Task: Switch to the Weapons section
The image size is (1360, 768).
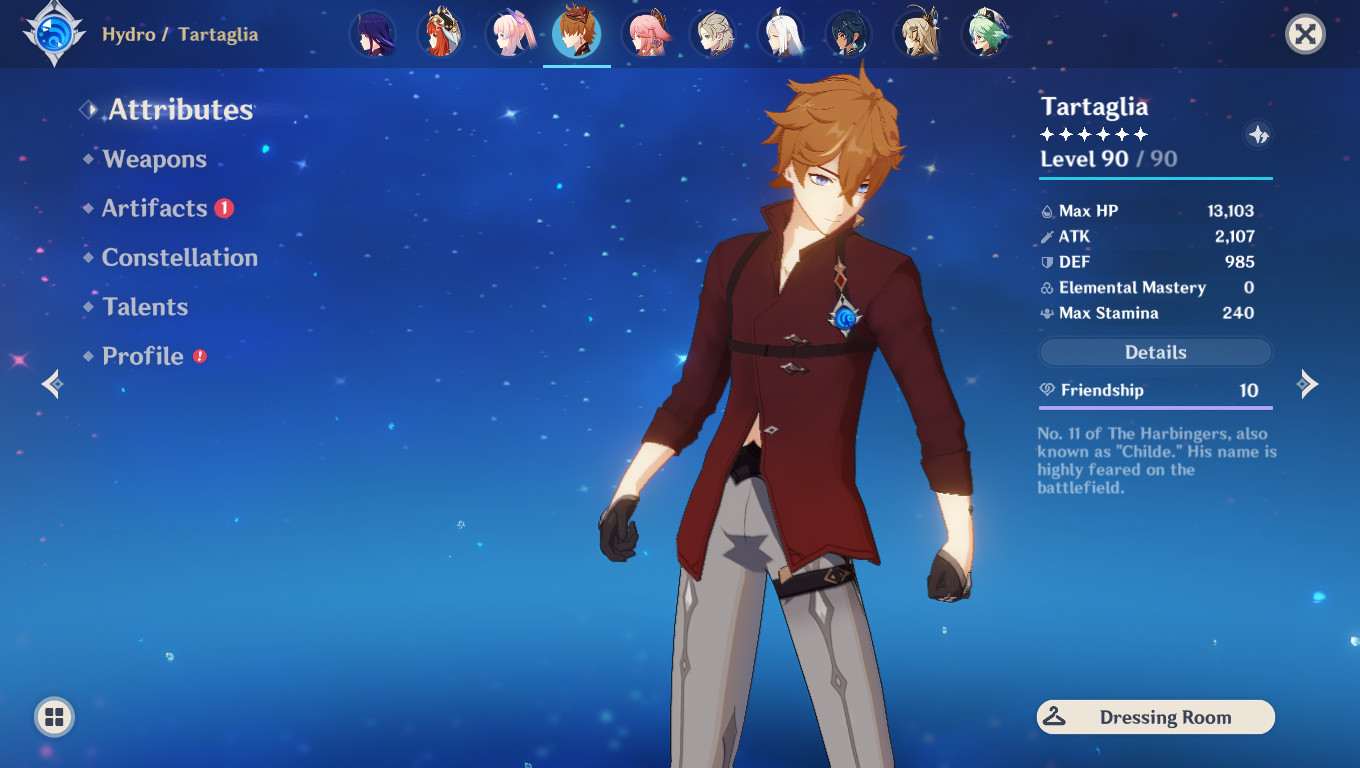Action: pyautogui.click(x=153, y=159)
